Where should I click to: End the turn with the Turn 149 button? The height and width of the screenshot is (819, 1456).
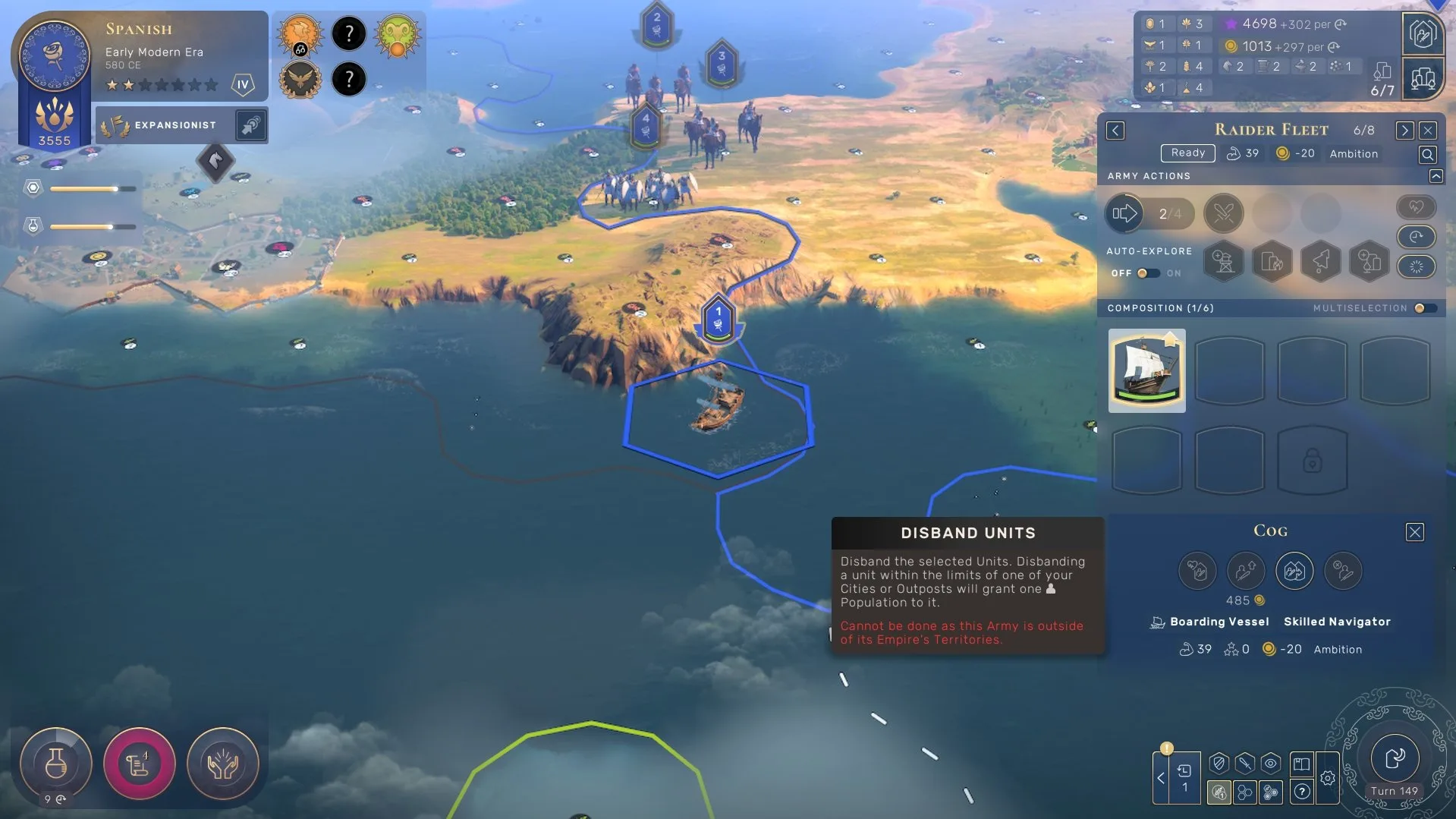pyautogui.click(x=1395, y=759)
